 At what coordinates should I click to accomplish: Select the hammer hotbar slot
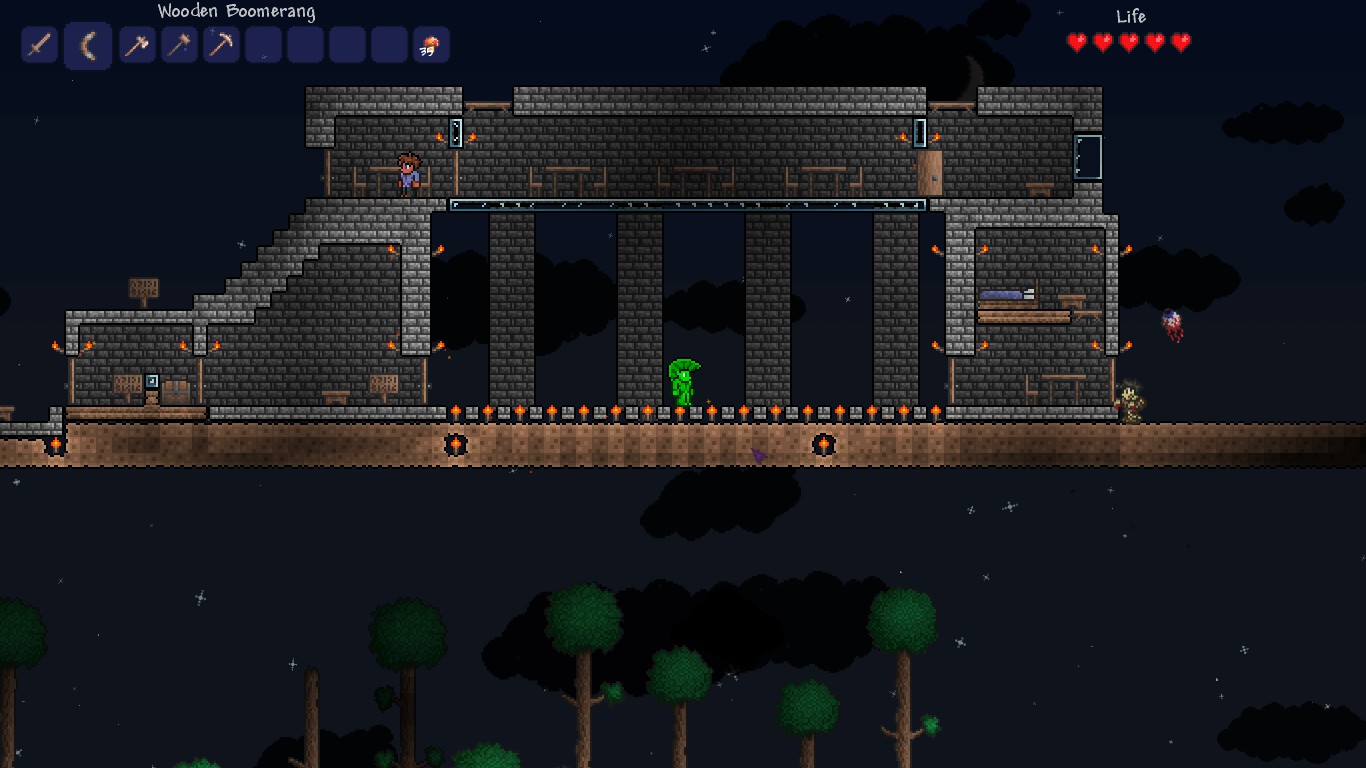pyautogui.click(x=178, y=44)
